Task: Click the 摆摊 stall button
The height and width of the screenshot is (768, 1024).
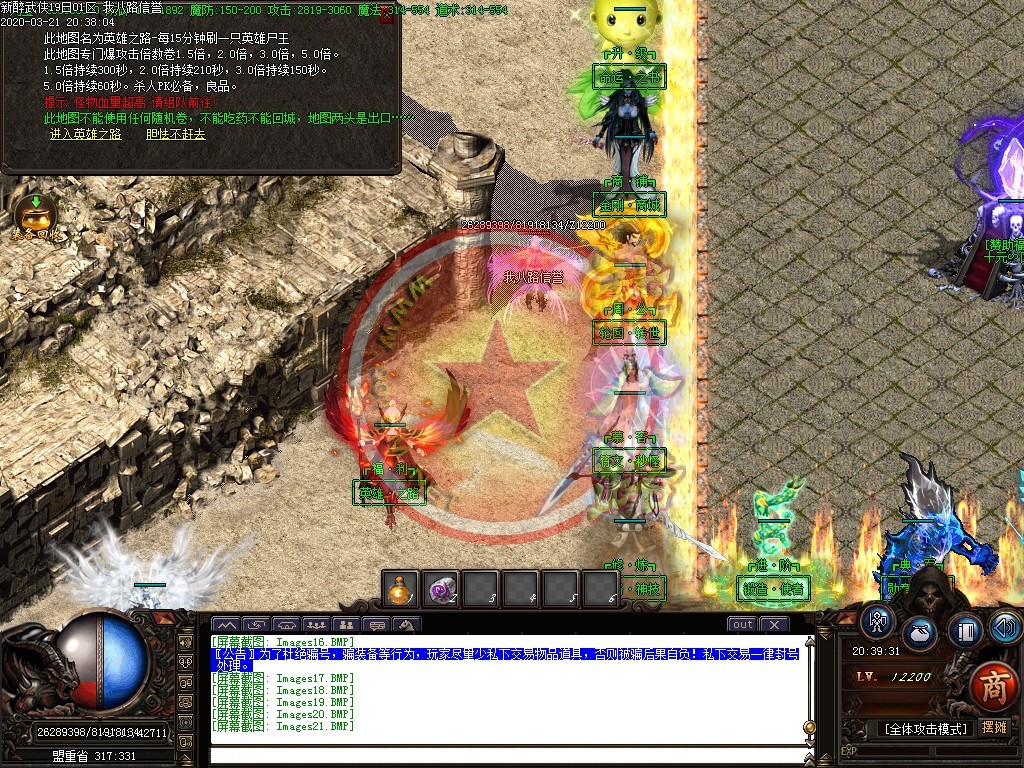Action: 995,728
